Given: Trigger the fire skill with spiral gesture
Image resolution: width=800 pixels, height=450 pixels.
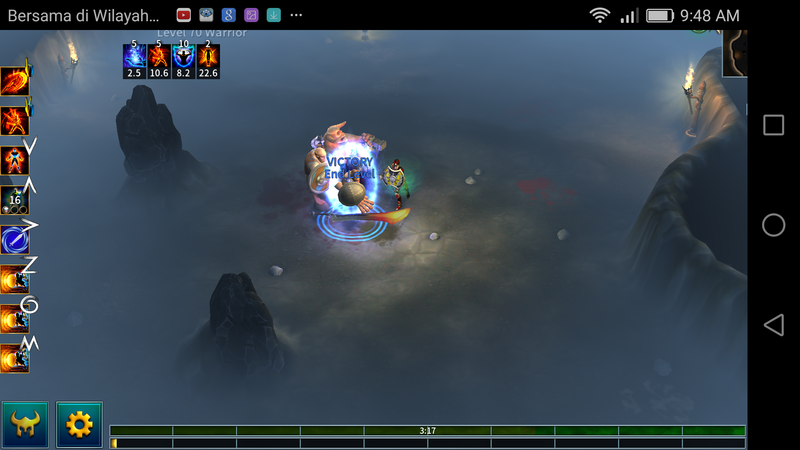Looking at the screenshot, I should point(14,318).
